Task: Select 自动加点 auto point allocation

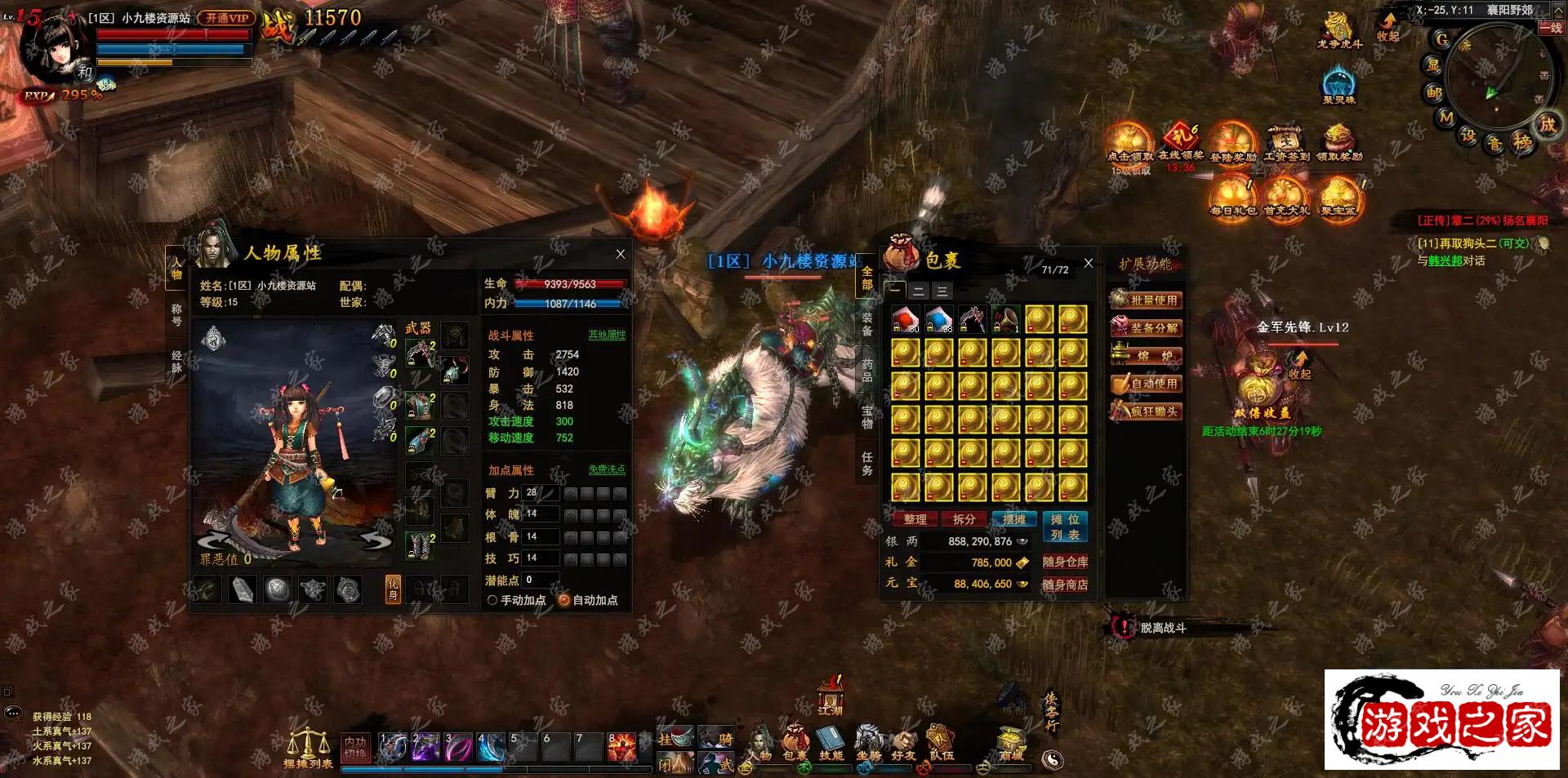Action: tap(563, 600)
